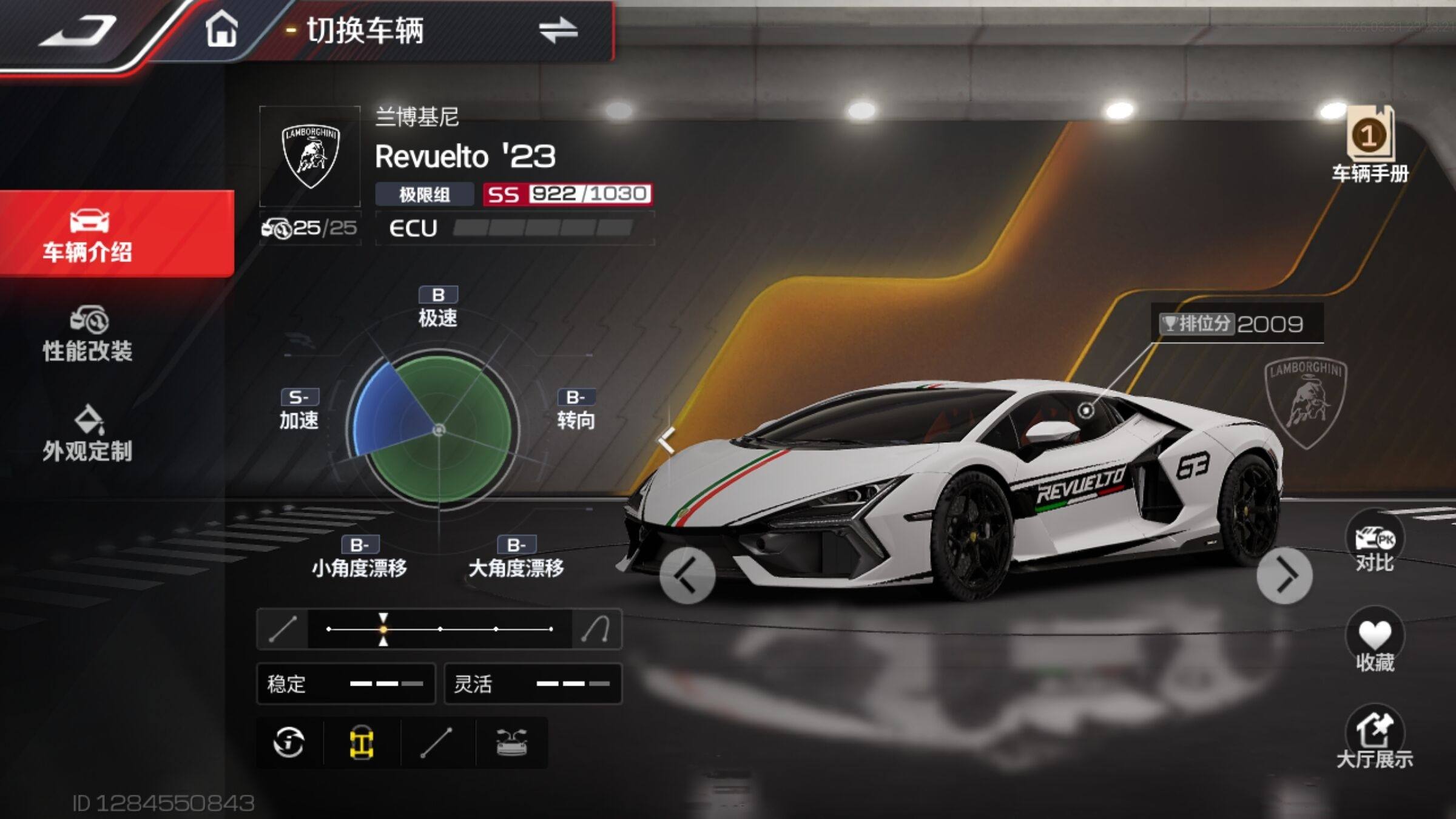Switch to the 性能改装 tab
The image size is (1456, 819).
coord(89,334)
